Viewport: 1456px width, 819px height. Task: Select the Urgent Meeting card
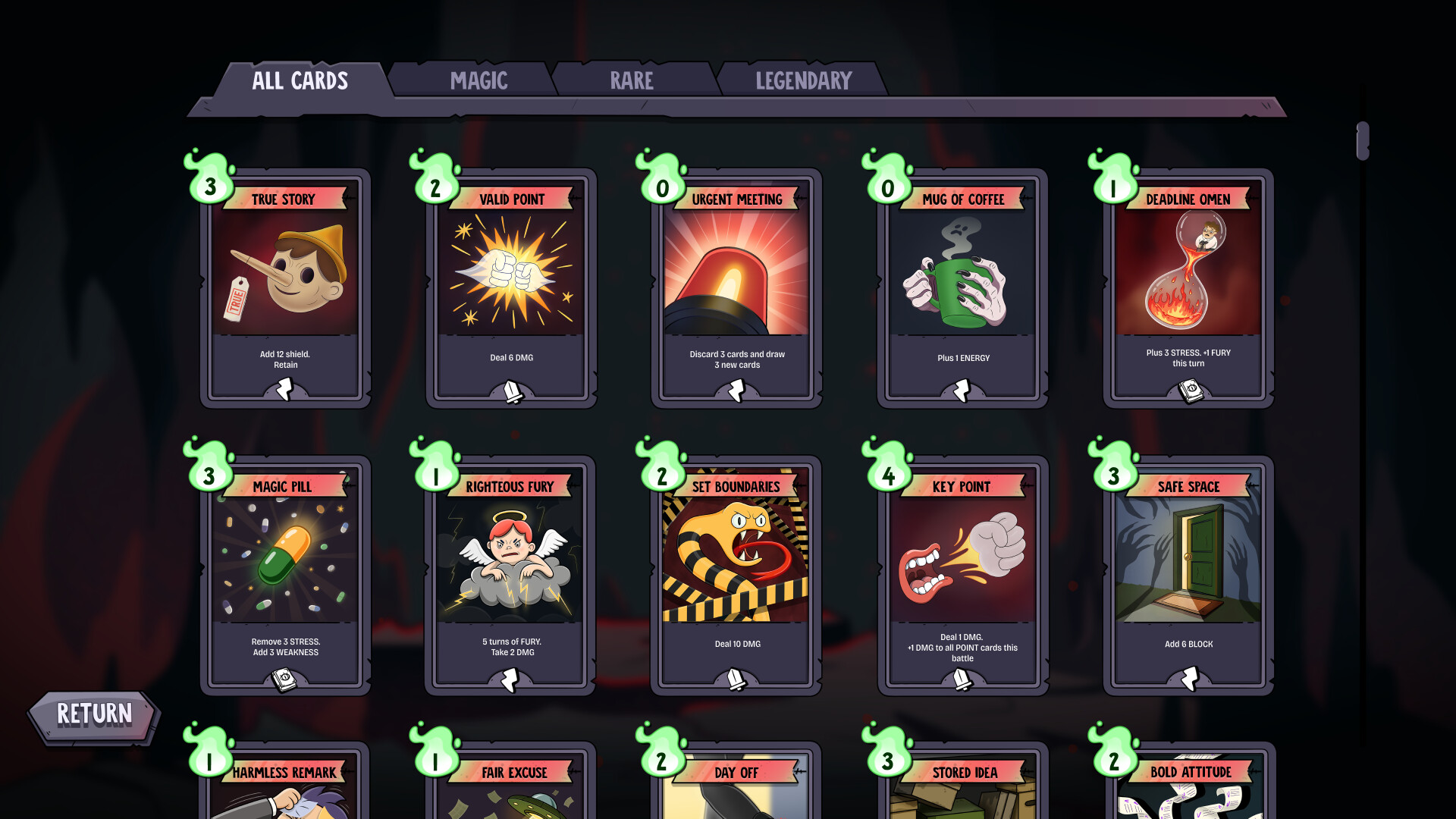click(736, 288)
